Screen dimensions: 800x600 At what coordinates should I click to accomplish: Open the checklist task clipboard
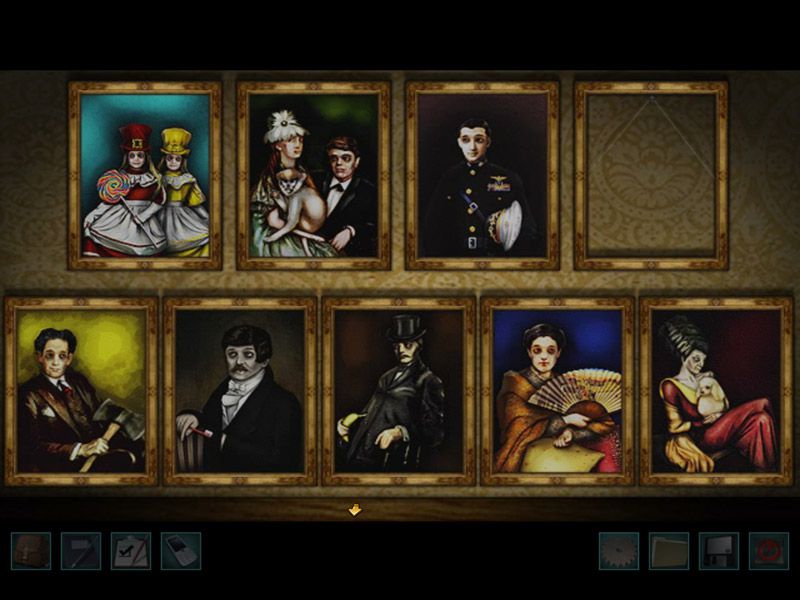[x=130, y=551]
